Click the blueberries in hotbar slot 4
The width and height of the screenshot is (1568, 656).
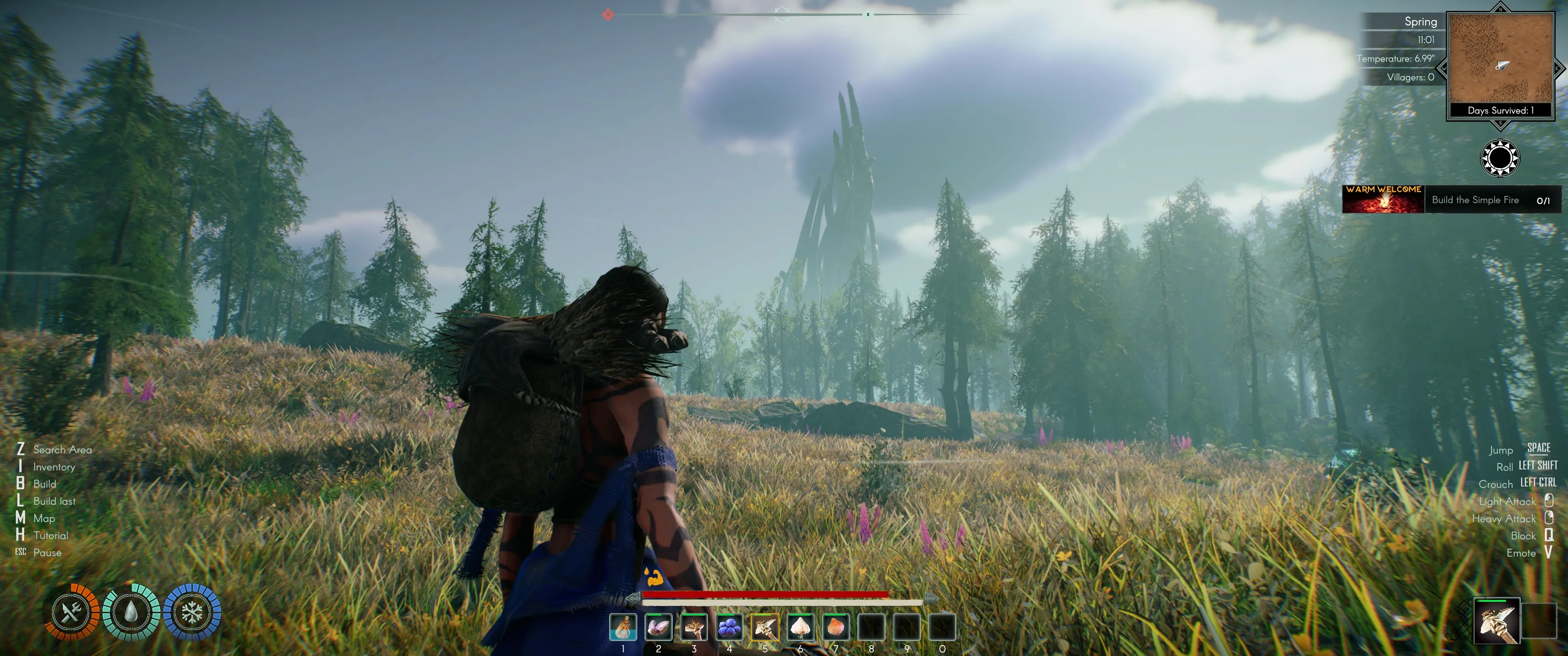pyautogui.click(x=730, y=627)
